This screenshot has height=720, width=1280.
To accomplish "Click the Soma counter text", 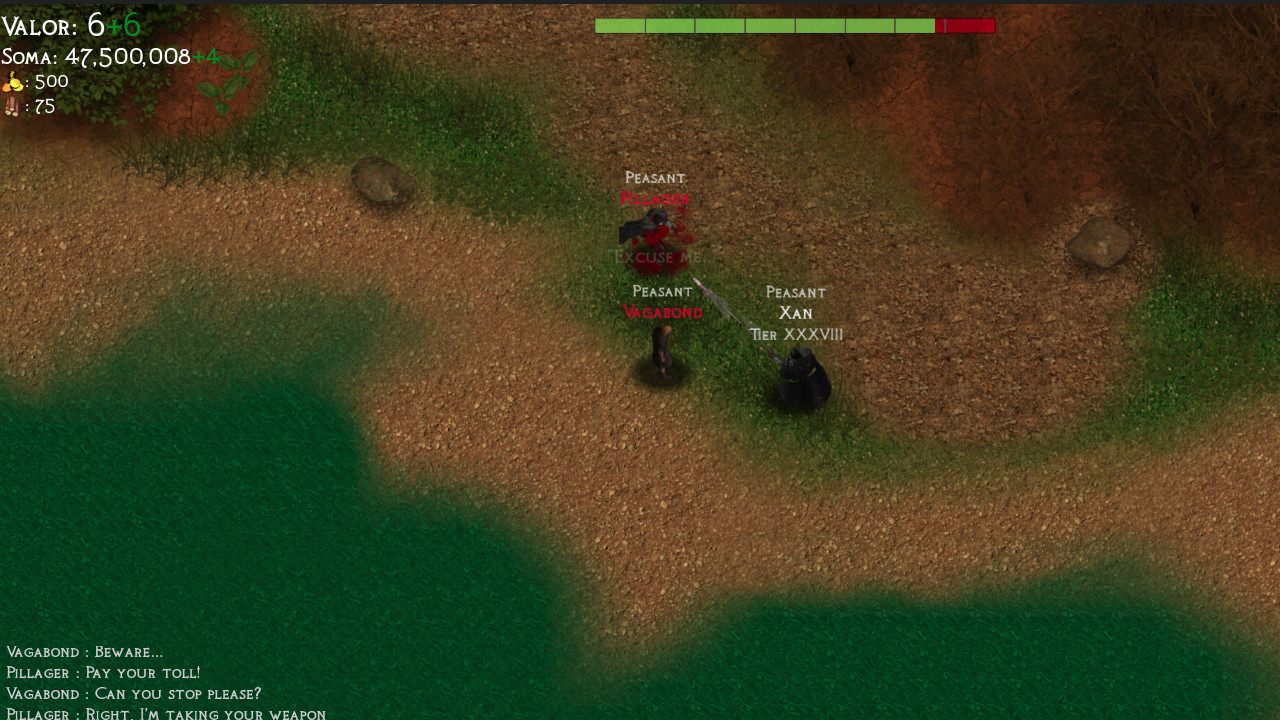I will coord(95,56).
